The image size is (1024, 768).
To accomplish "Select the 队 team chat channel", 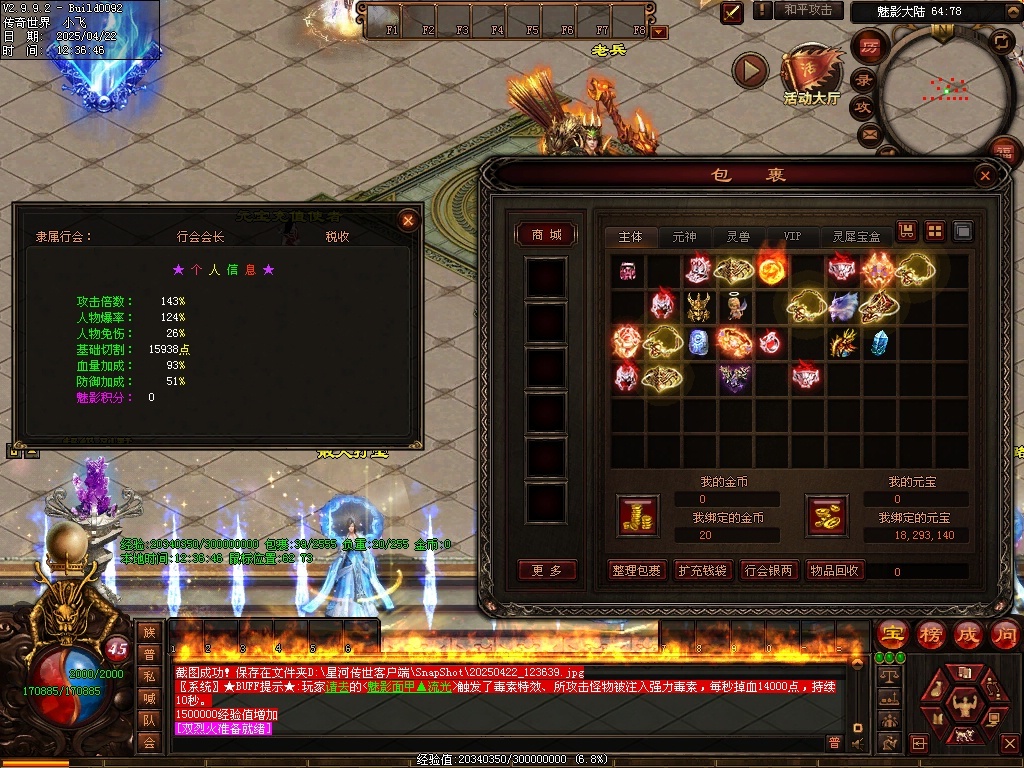I will [x=149, y=719].
